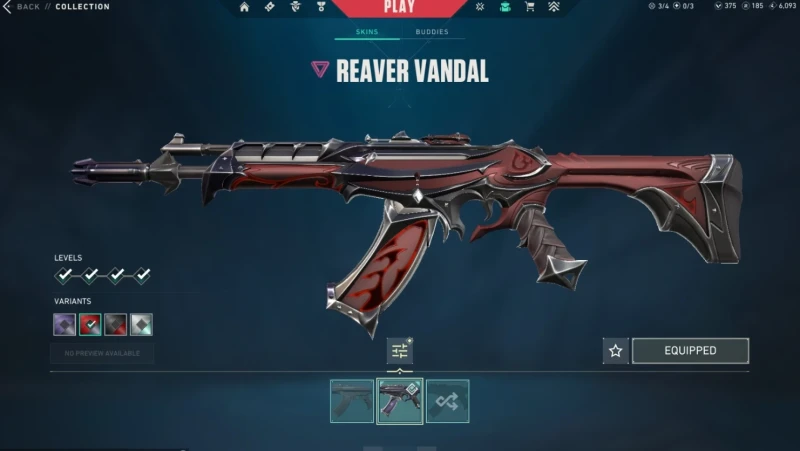Image resolution: width=800 pixels, height=451 pixels.
Task: Select the first skin level checkmark
Action: tap(64, 275)
